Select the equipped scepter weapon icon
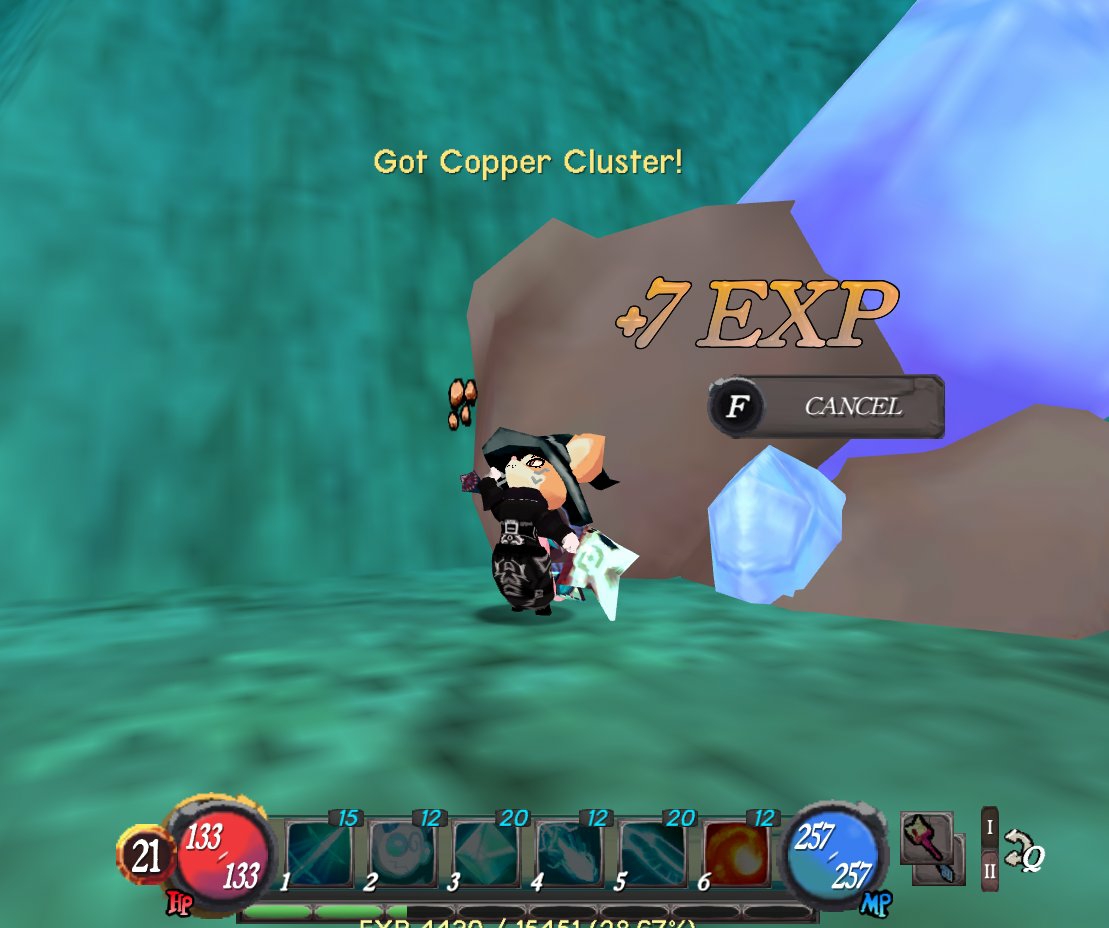Viewport: 1109px width, 928px height. [x=926, y=839]
